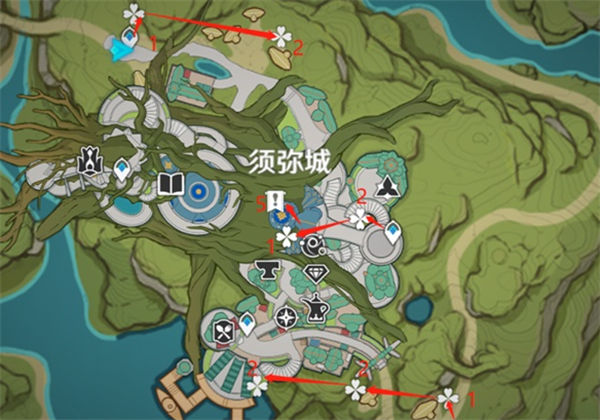The width and height of the screenshot is (600, 420).
Task: Choose the compass star guild marker
Action: click(287, 318)
